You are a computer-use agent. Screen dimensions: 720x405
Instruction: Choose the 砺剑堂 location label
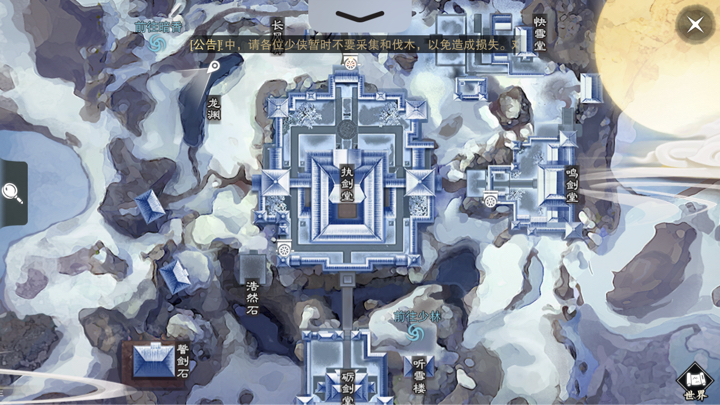click(x=347, y=386)
